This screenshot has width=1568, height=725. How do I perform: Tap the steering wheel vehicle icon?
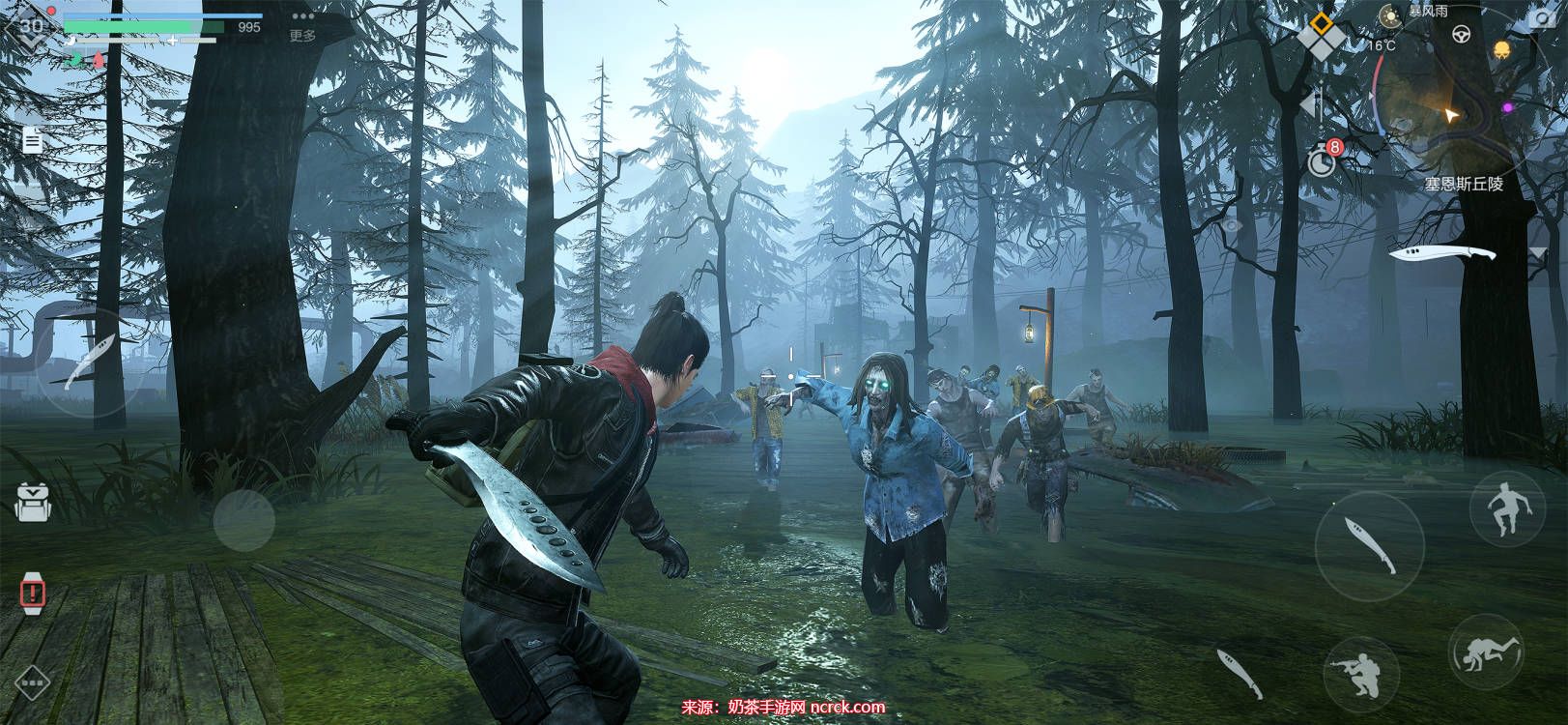(1462, 35)
